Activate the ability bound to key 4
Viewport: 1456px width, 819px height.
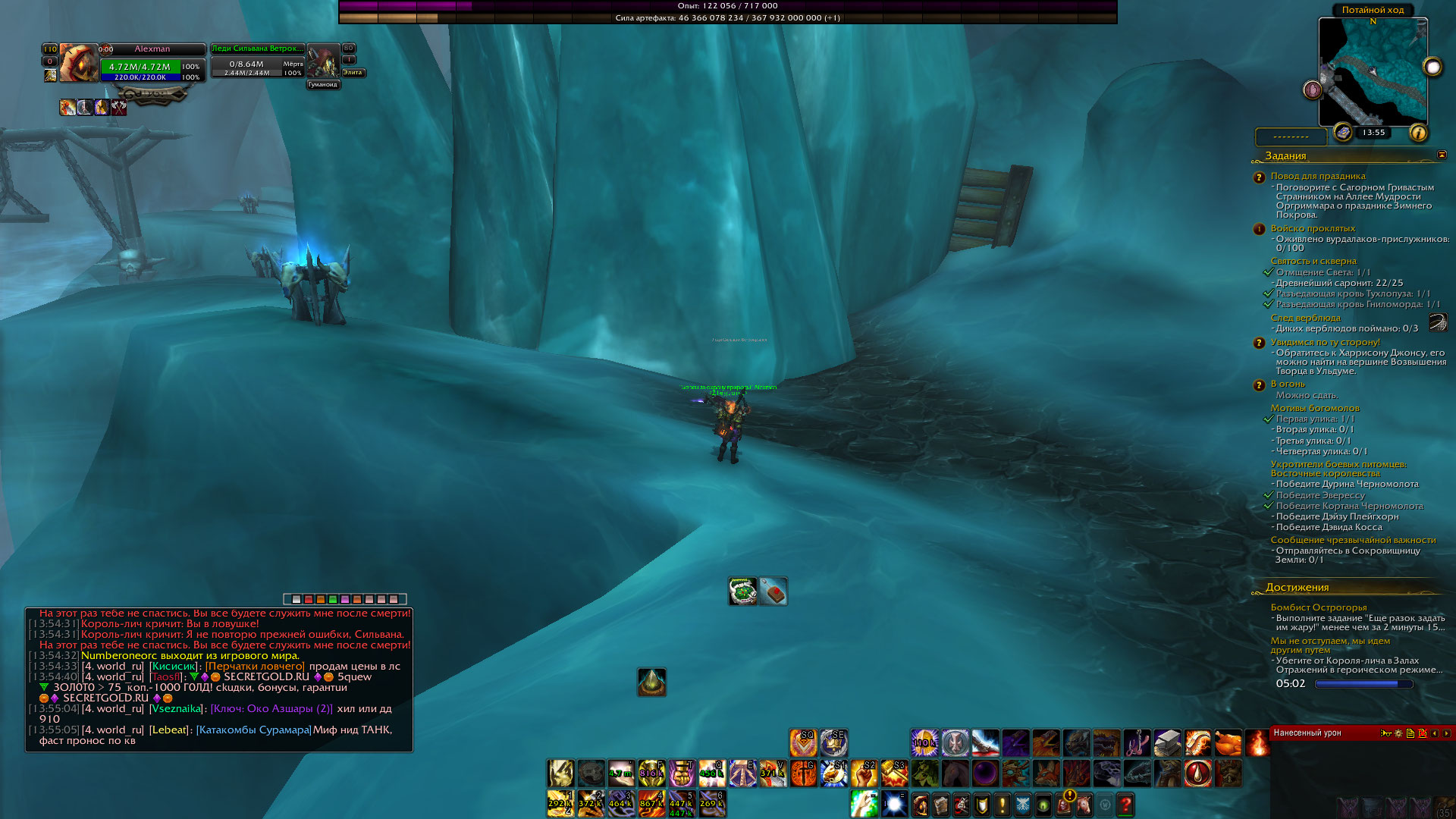click(x=651, y=804)
